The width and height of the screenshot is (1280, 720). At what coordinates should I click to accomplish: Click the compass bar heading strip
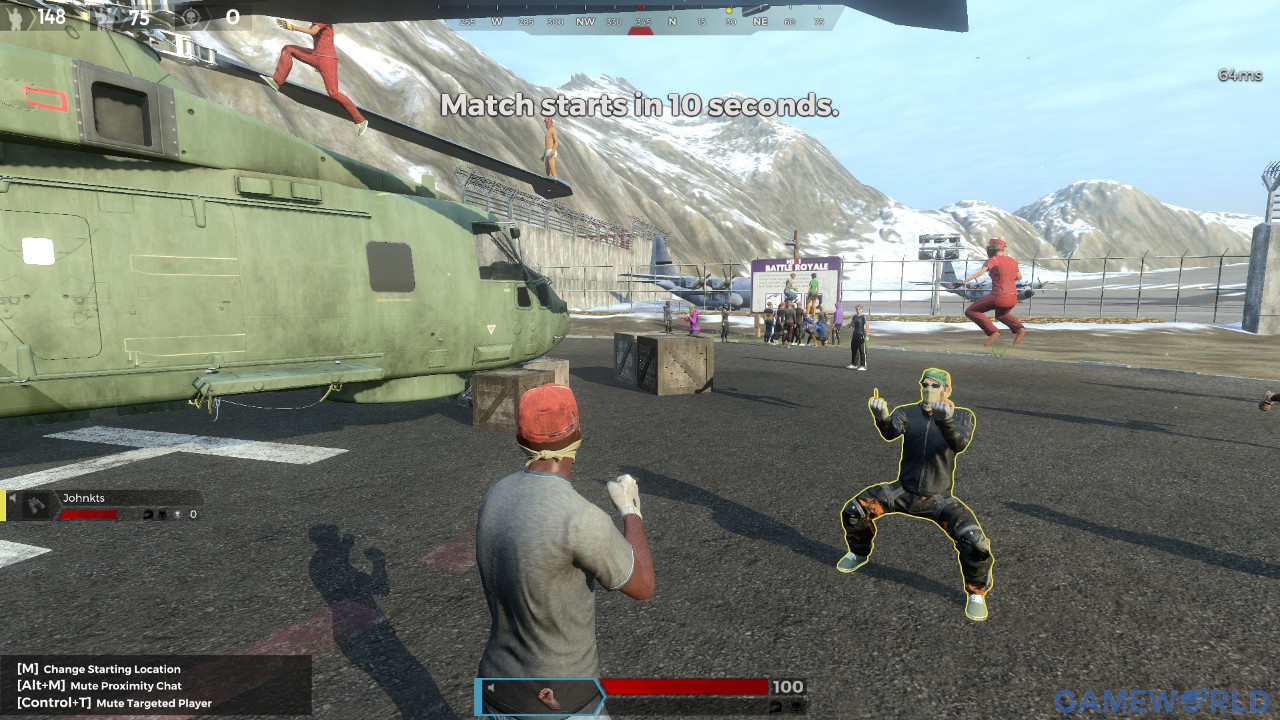(640, 21)
